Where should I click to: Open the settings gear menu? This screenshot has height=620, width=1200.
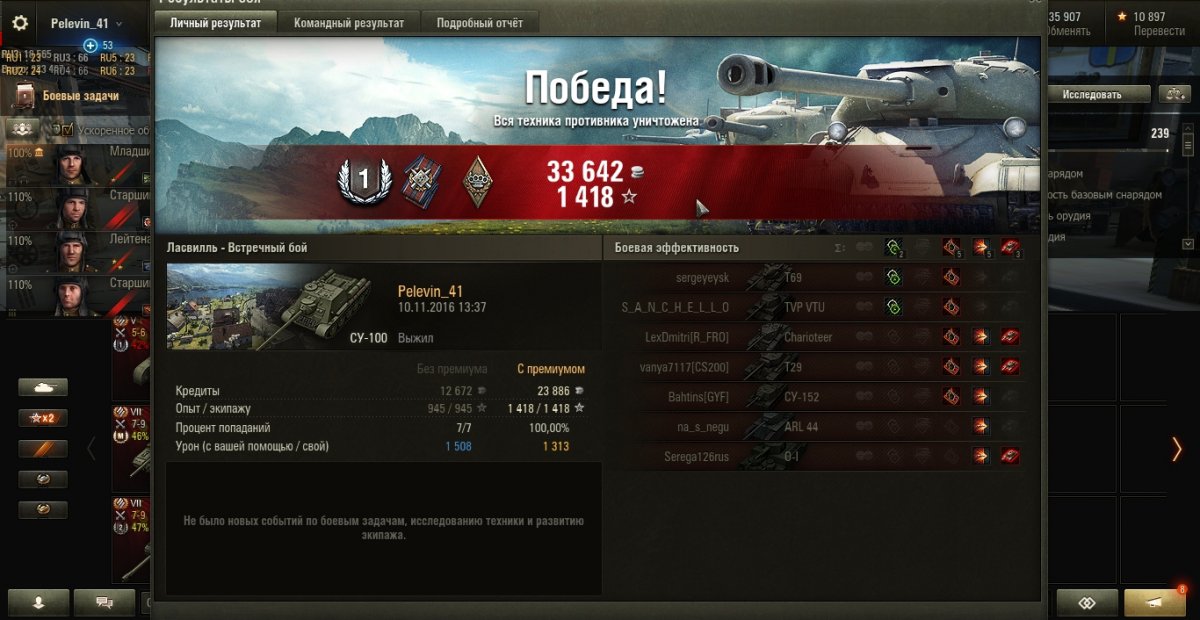(x=20, y=23)
